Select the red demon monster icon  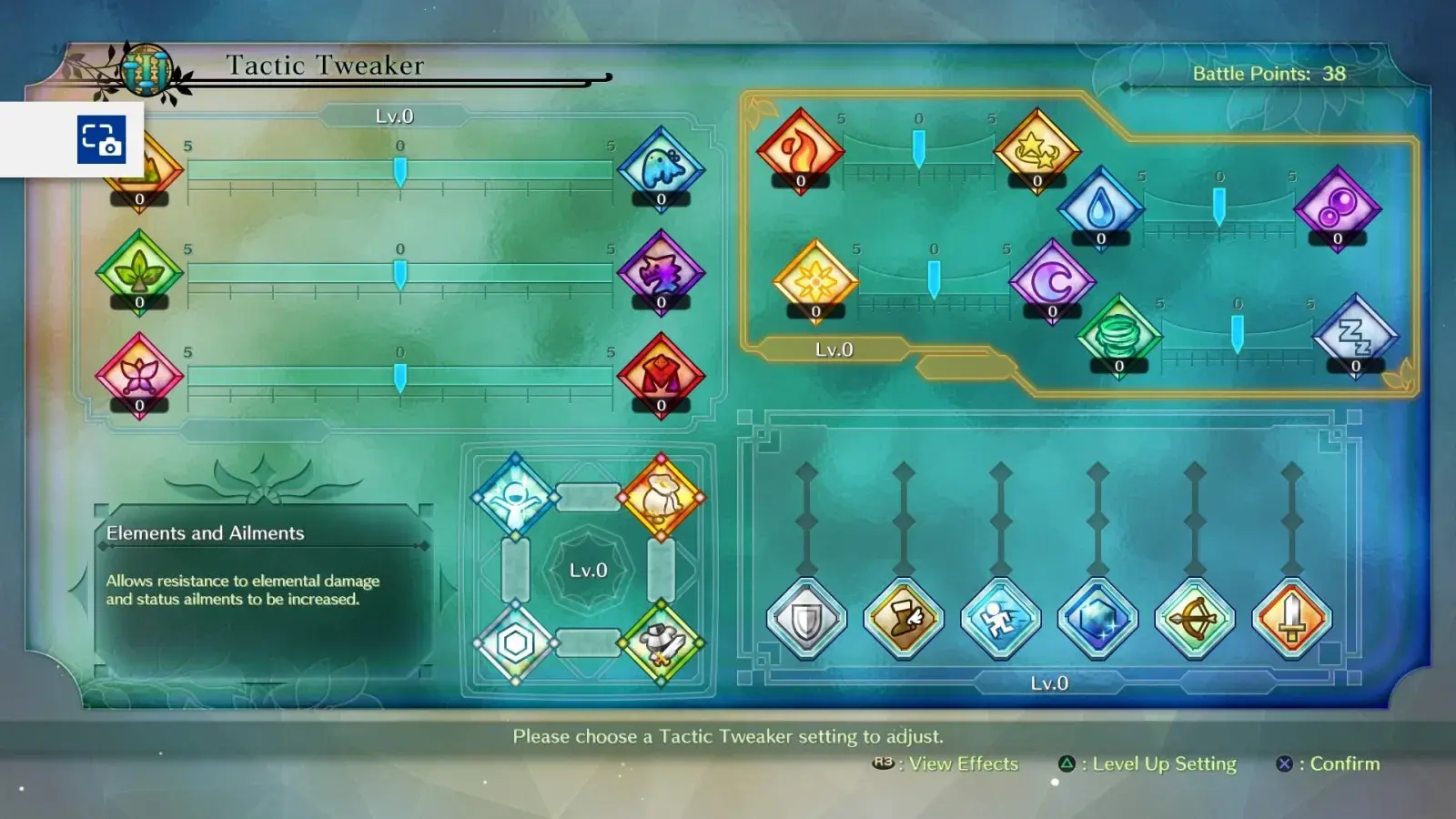tap(662, 374)
